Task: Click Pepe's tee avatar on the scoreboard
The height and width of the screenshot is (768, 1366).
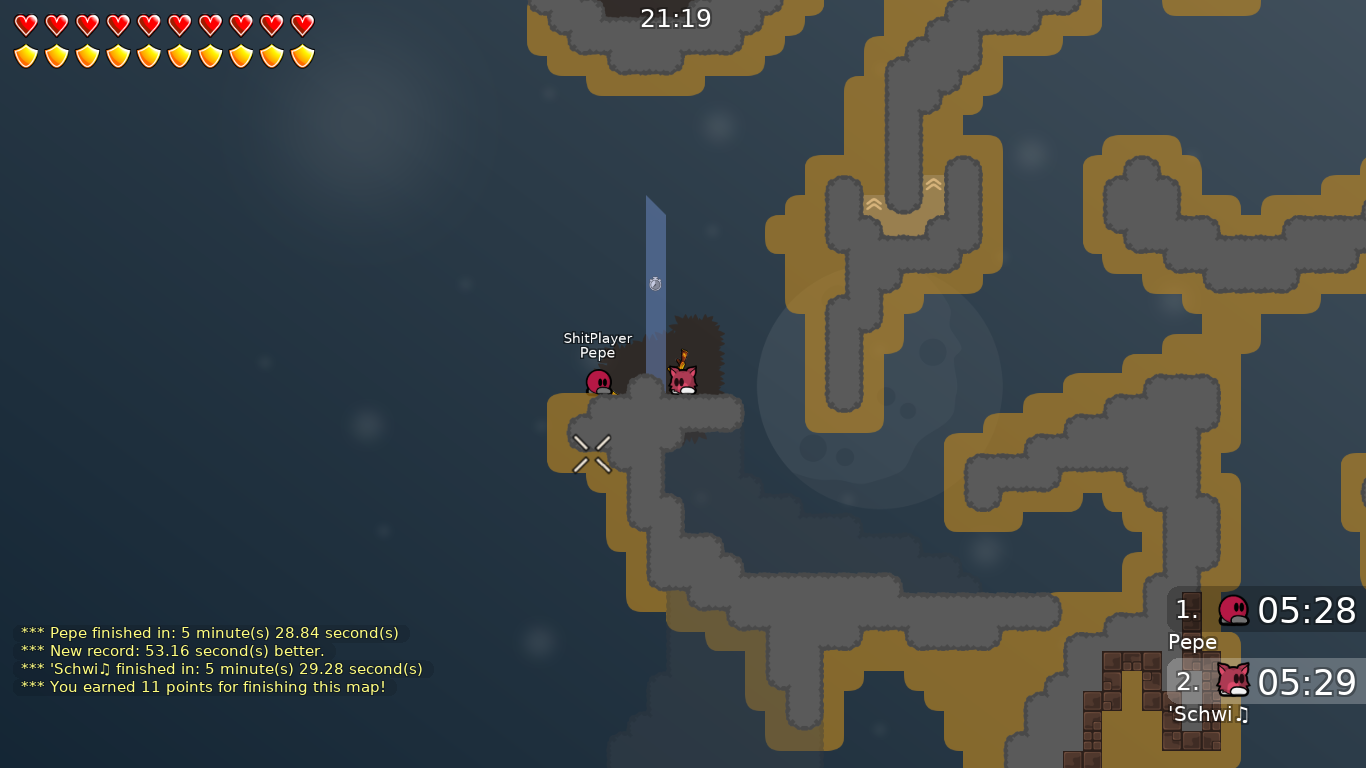Action: pos(1232,611)
